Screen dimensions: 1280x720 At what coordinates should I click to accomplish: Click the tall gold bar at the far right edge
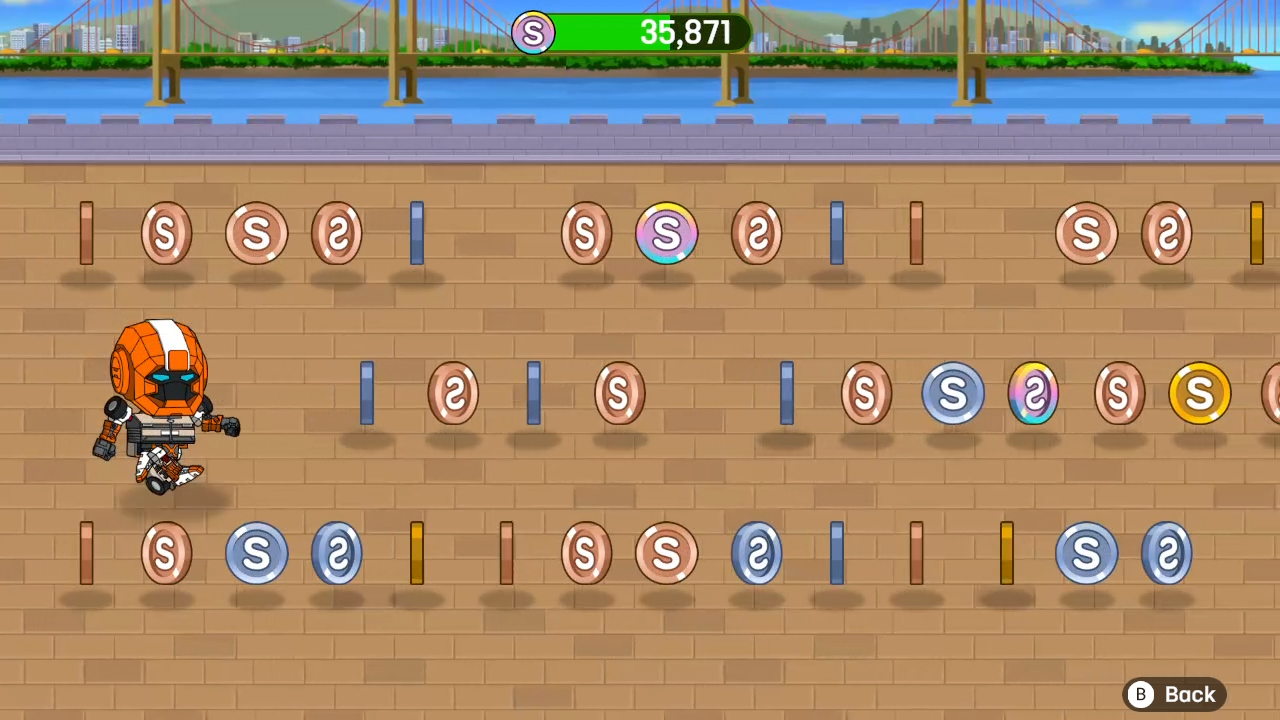tap(1258, 233)
